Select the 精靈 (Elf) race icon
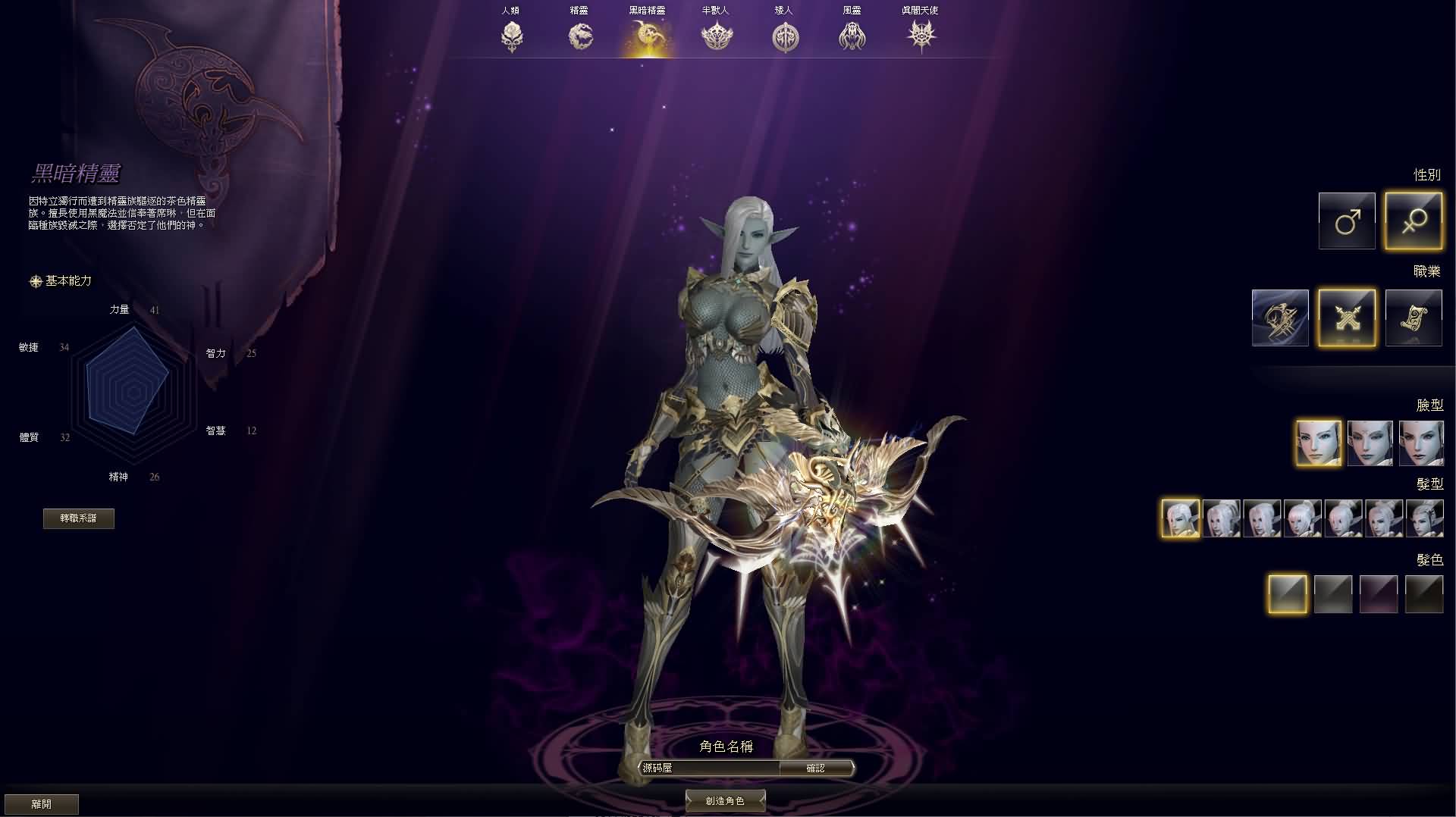Viewport: 1456px width, 817px height. tap(580, 34)
